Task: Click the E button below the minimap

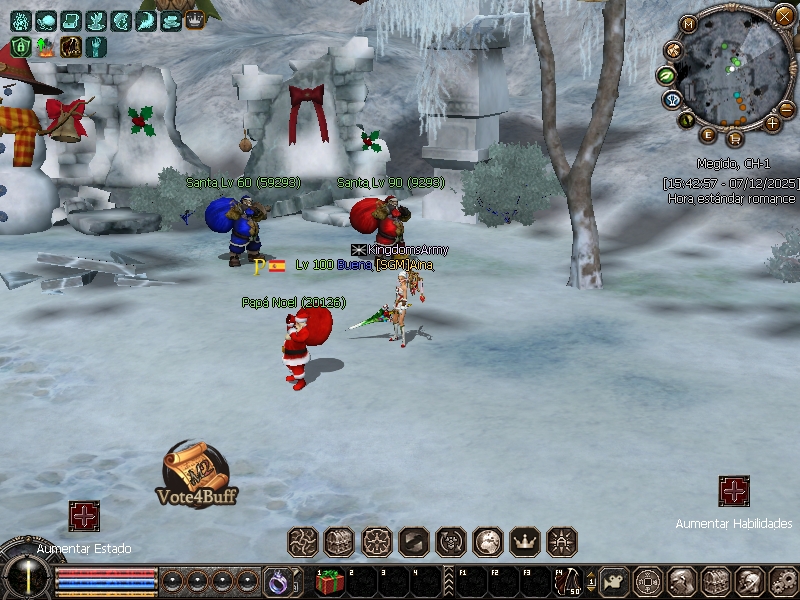Action: [709, 135]
